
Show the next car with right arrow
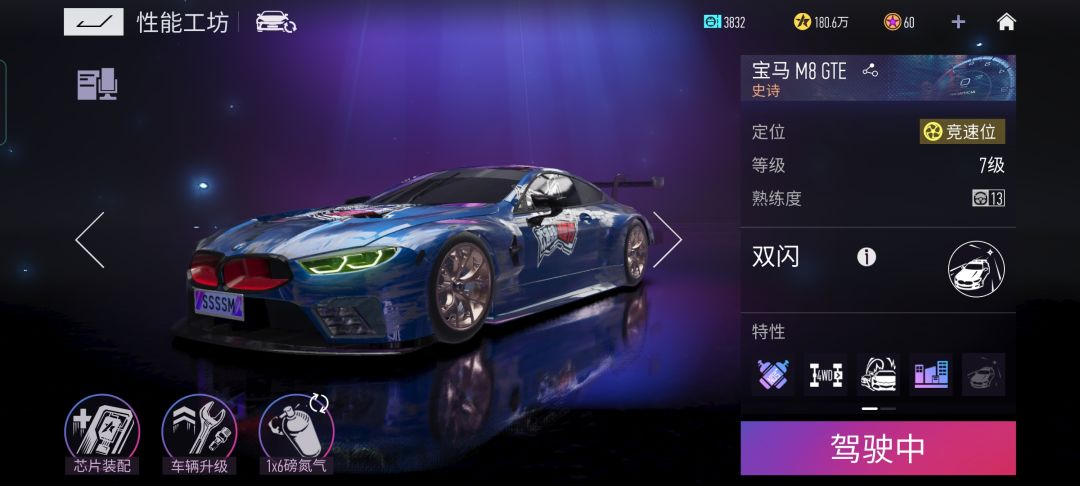point(666,240)
